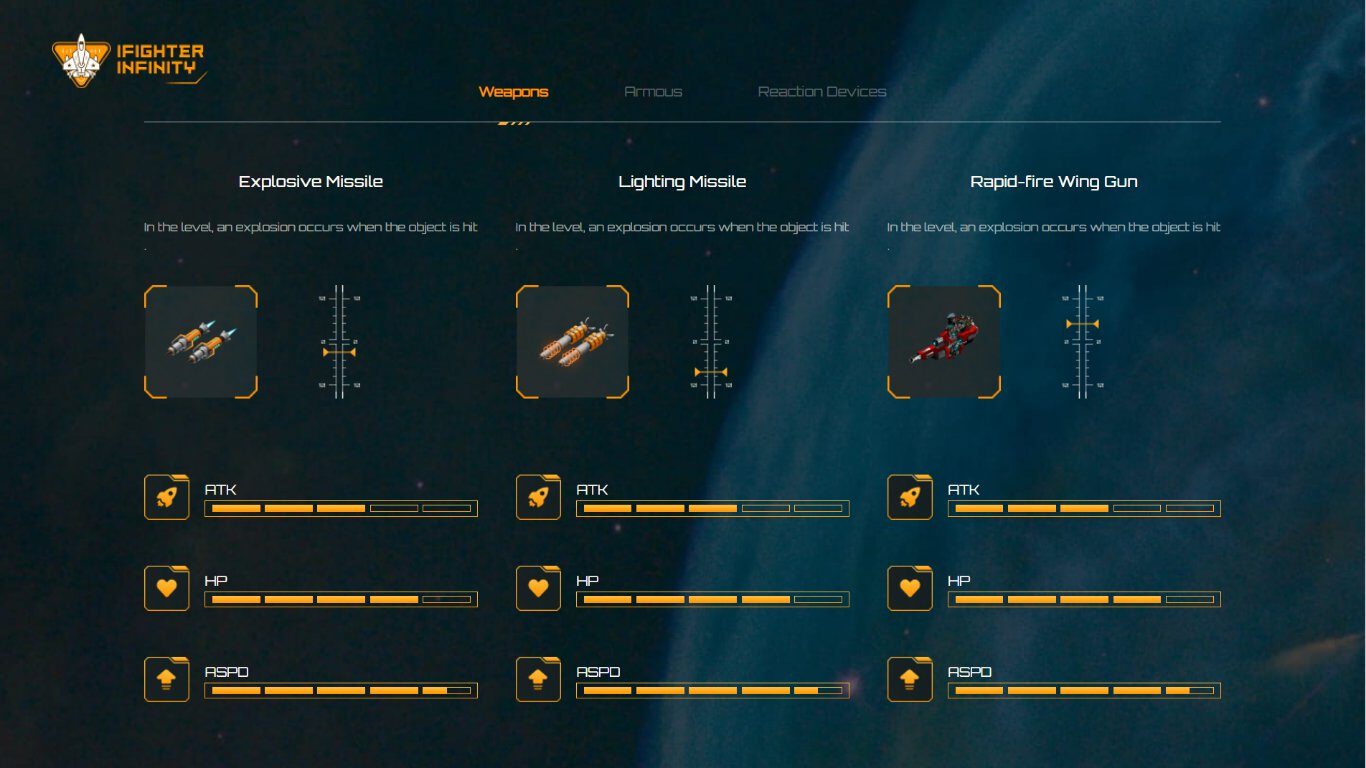Select the rocket ATK icon under Lighting Missile
1366x768 pixels.
click(x=538, y=496)
